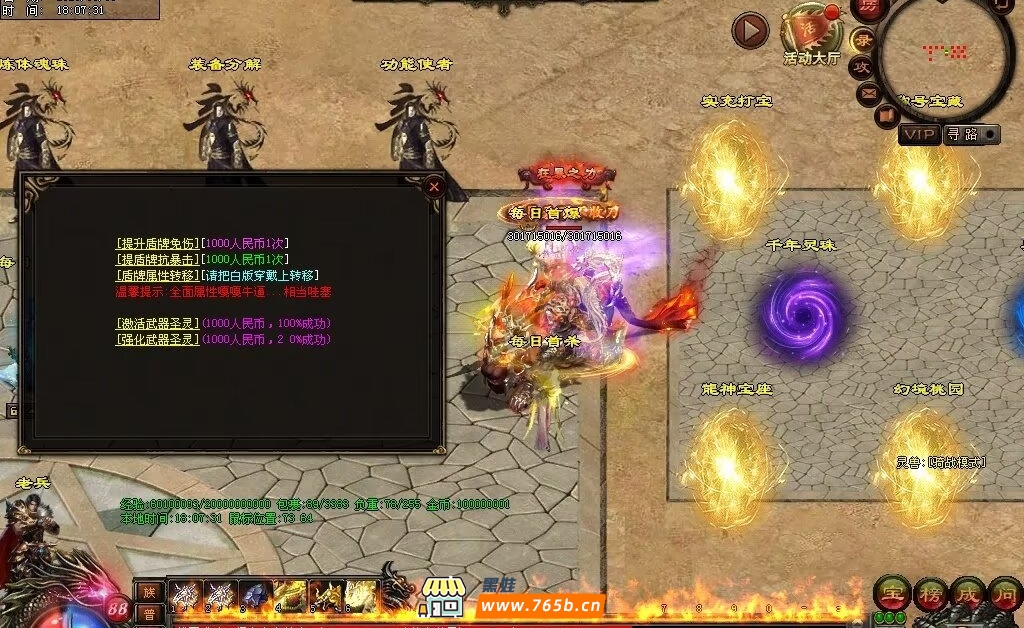This screenshot has height=628, width=1024.
Task: Activate the 激活武器圣灵 option
Action: [158, 323]
